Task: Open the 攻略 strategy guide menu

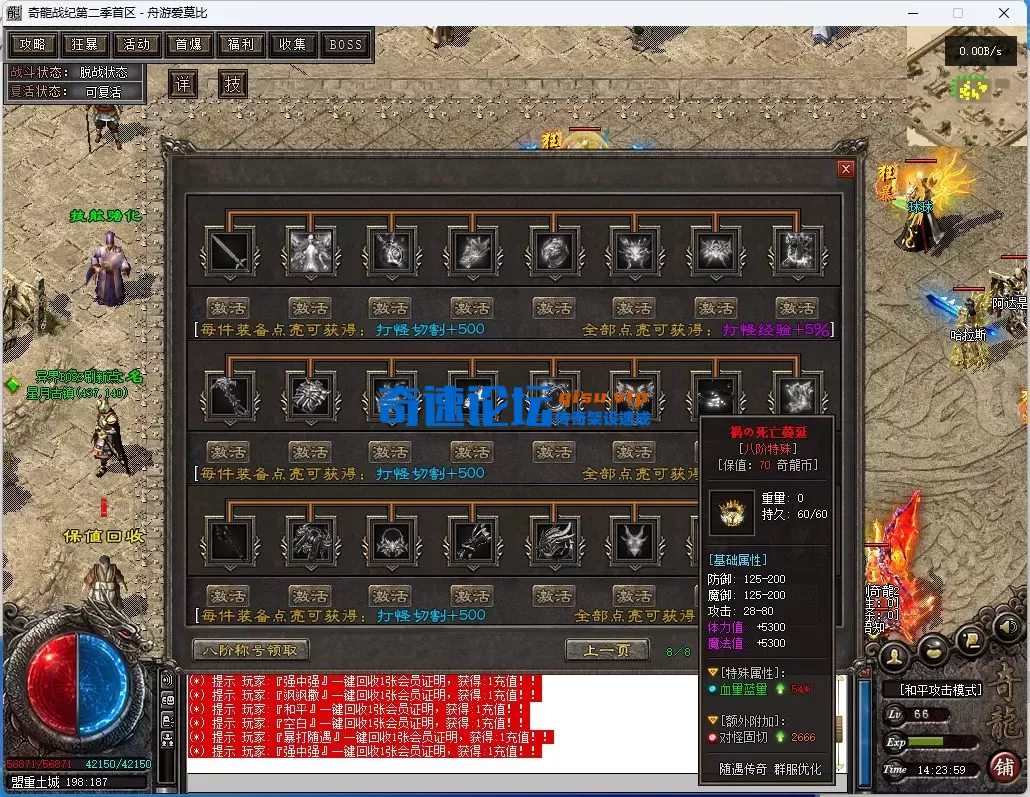Action: (x=33, y=44)
